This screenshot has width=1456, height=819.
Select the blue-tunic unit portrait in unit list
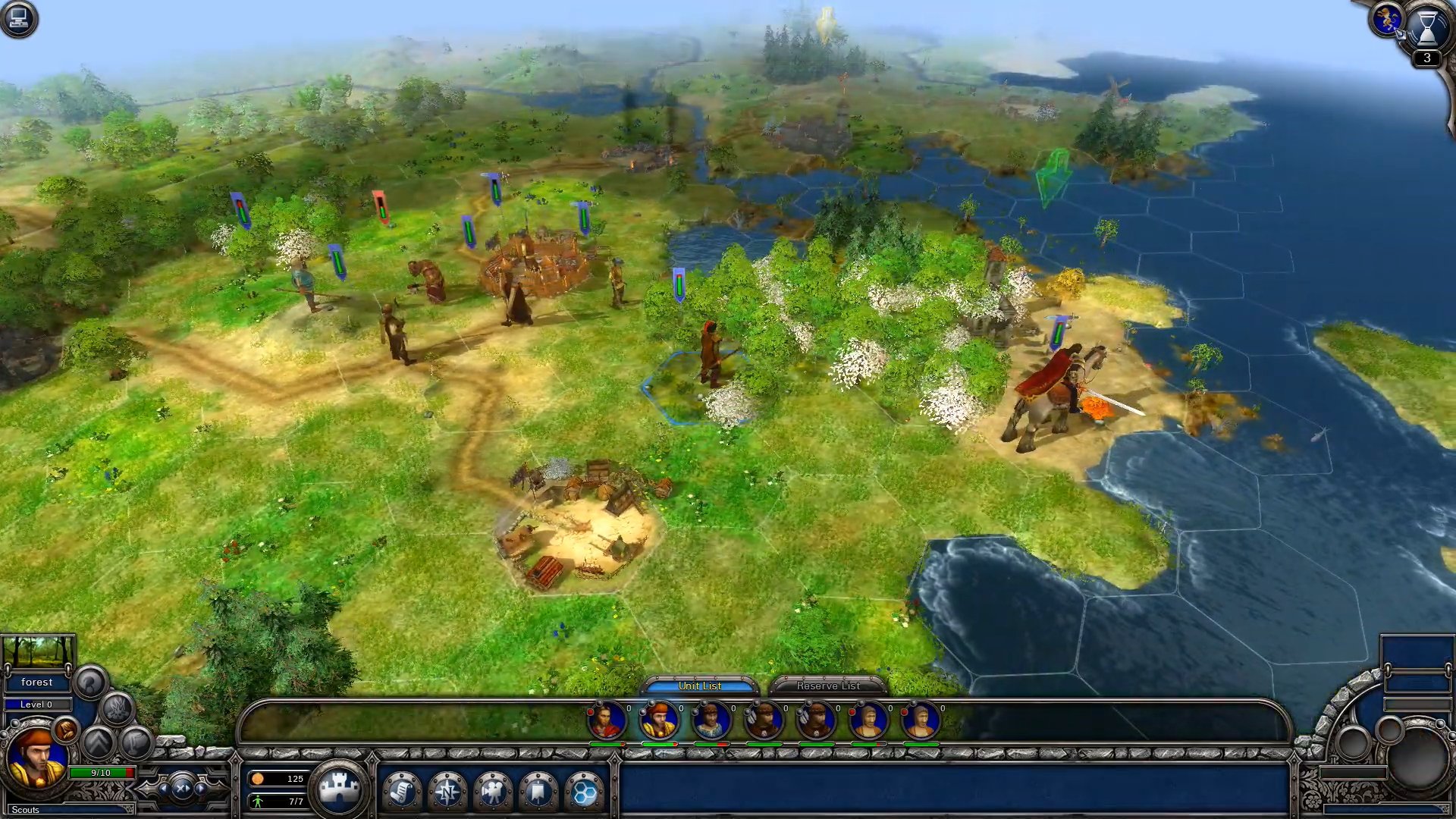(x=711, y=720)
